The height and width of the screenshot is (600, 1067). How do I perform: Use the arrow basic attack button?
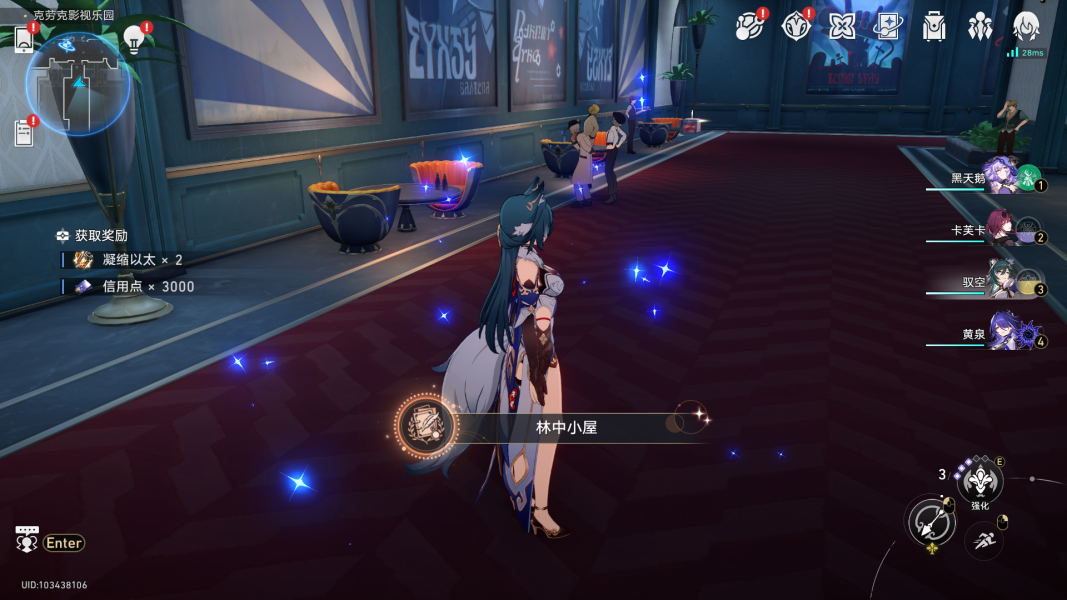coord(931,521)
